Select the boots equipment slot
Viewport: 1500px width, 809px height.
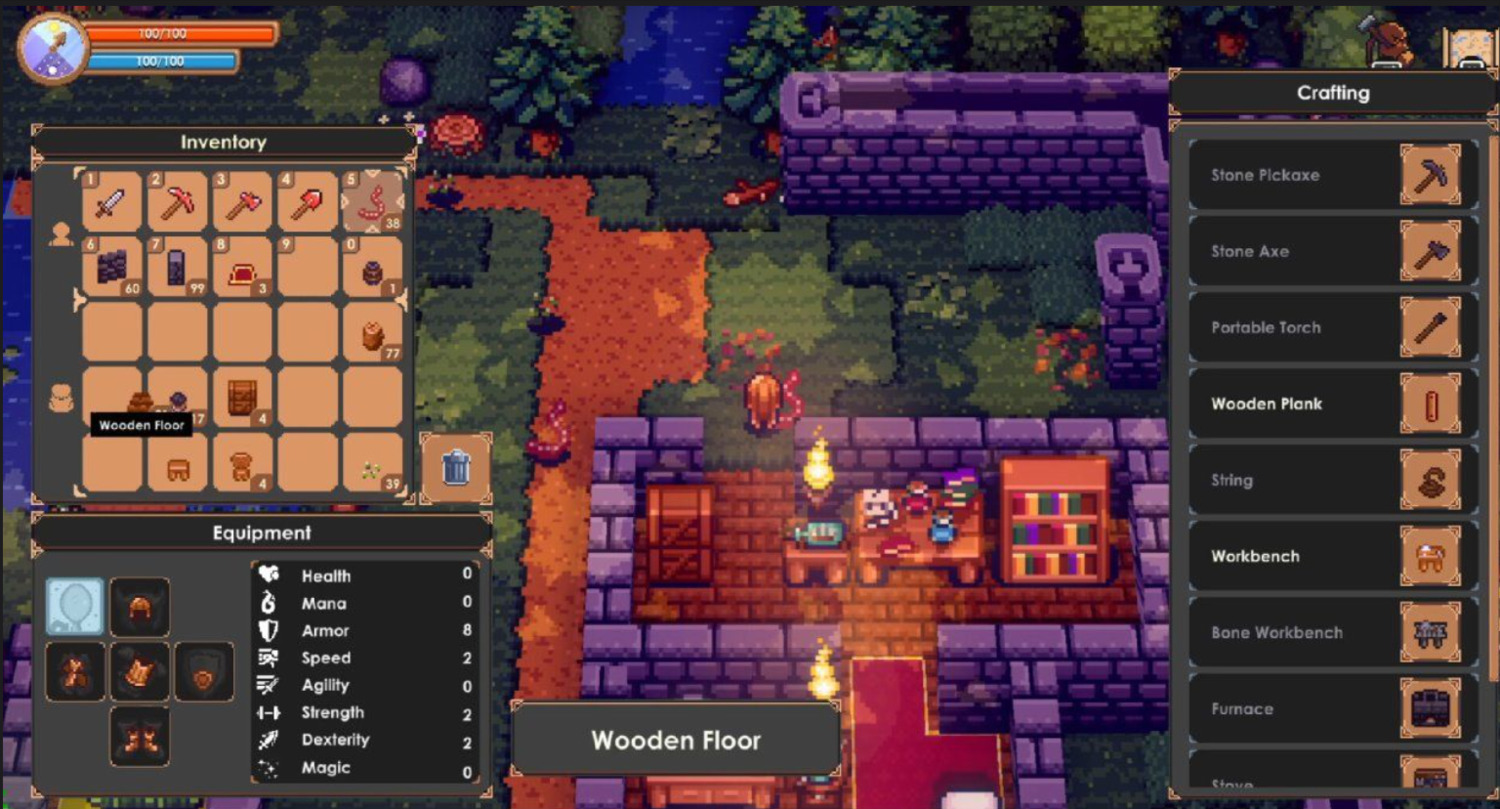coord(139,736)
